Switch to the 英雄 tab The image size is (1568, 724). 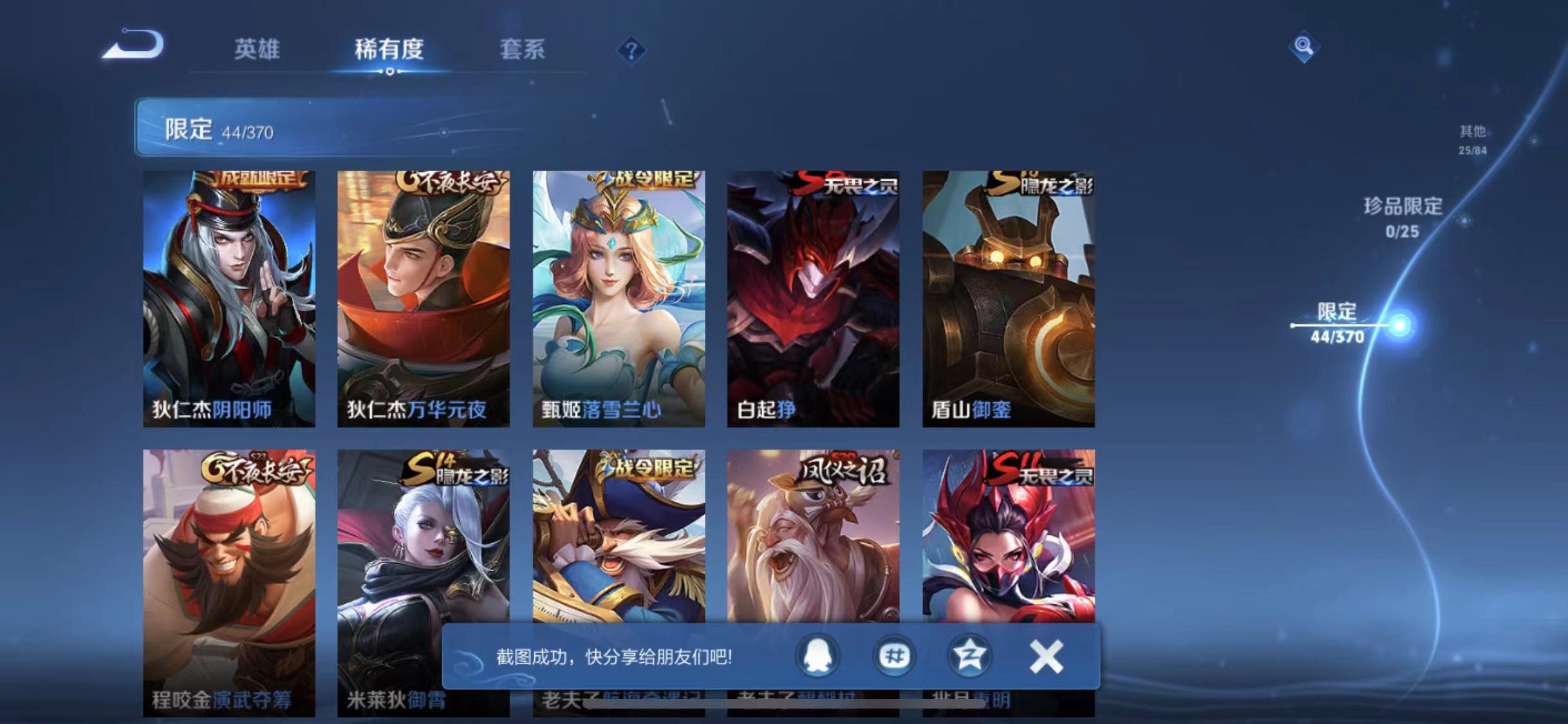(x=257, y=50)
